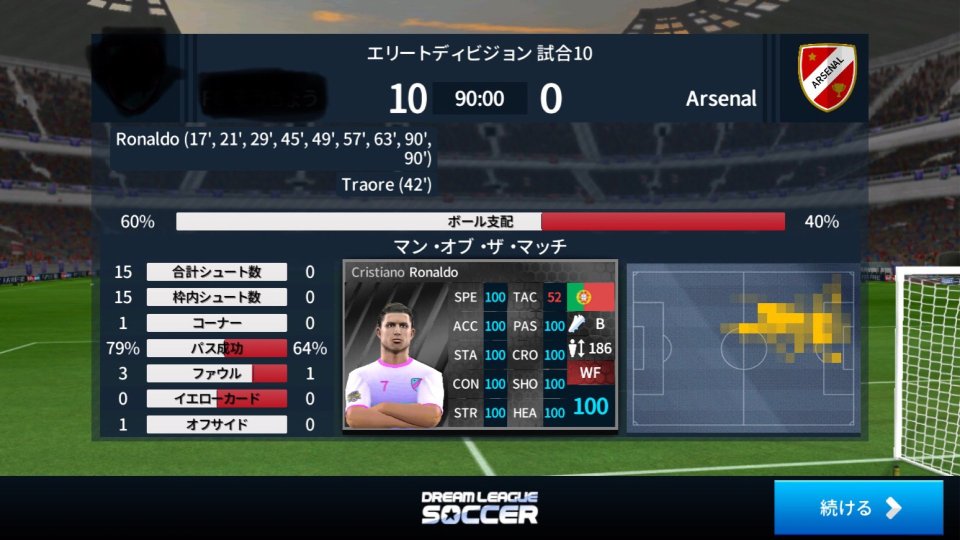This screenshot has height=540, width=960.
Task: Continue with the blue 続ける button
Action: pyautogui.click(x=858, y=507)
